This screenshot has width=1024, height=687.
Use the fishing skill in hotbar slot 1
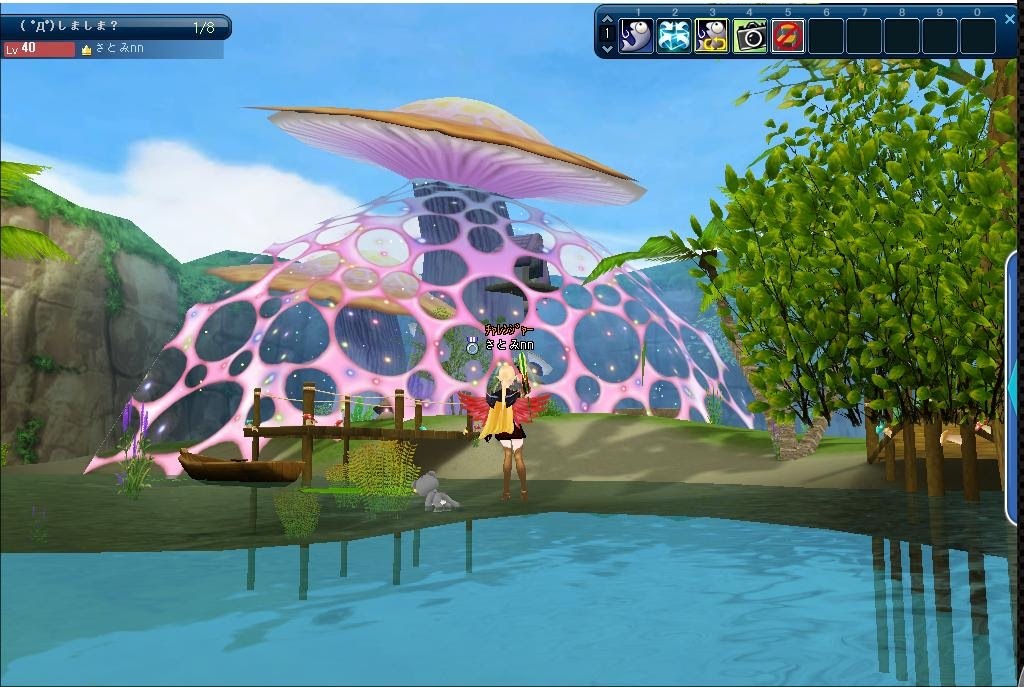point(636,36)
